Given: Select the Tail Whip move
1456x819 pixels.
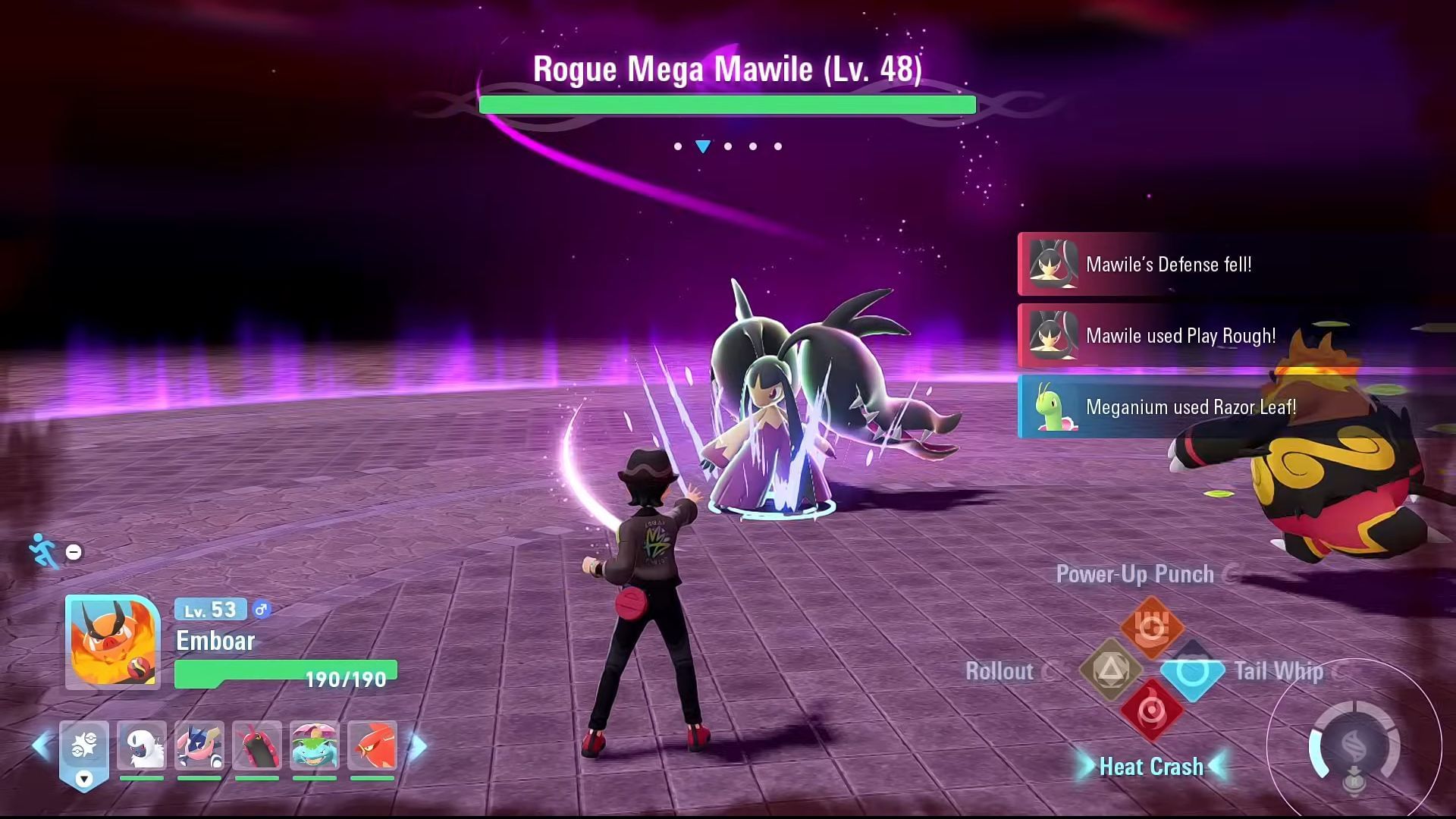Looking at the screenshot, I should 1192,671.
